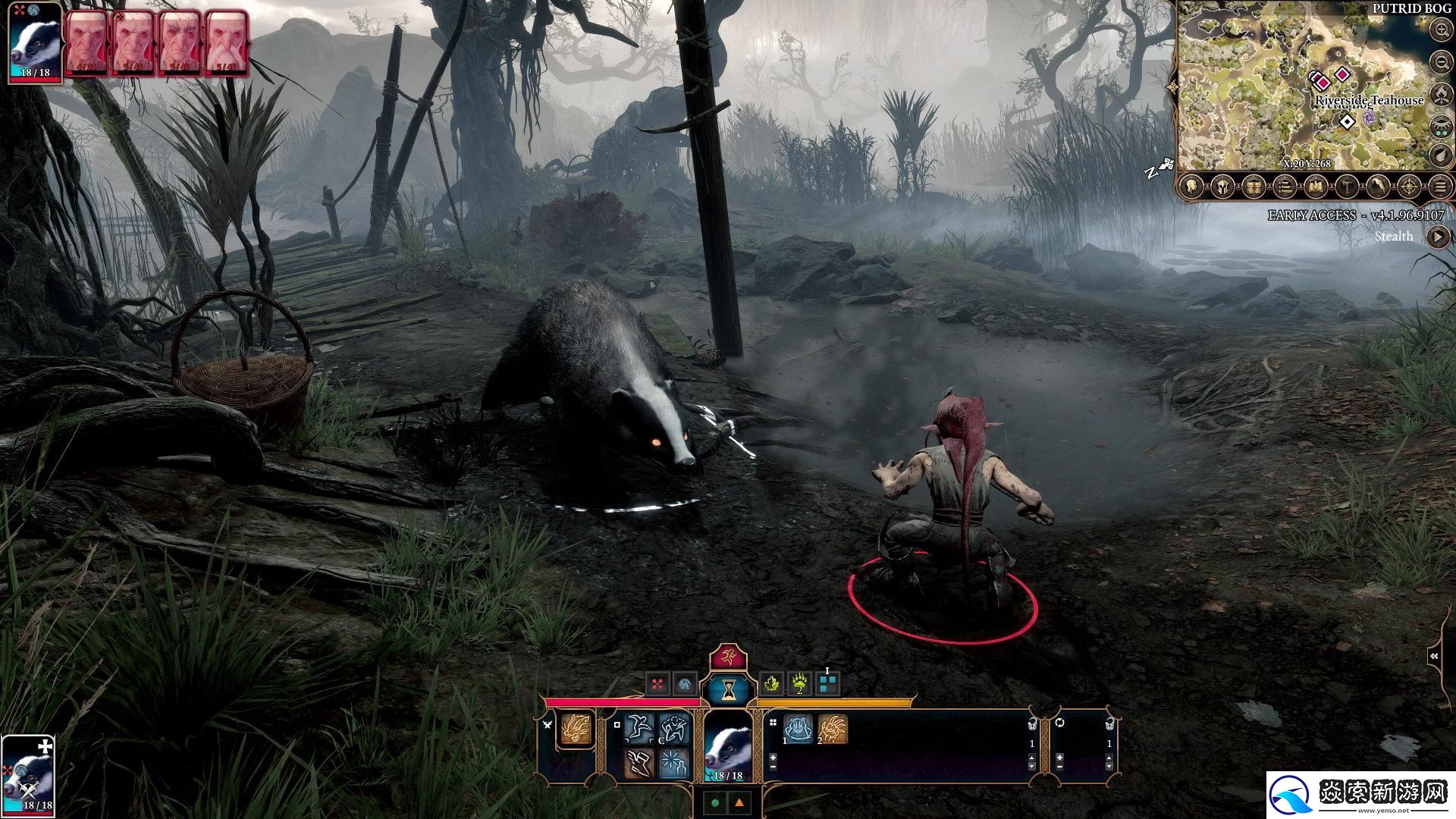Toggle Stealth with the arrow button

[x=1438, y=237]
